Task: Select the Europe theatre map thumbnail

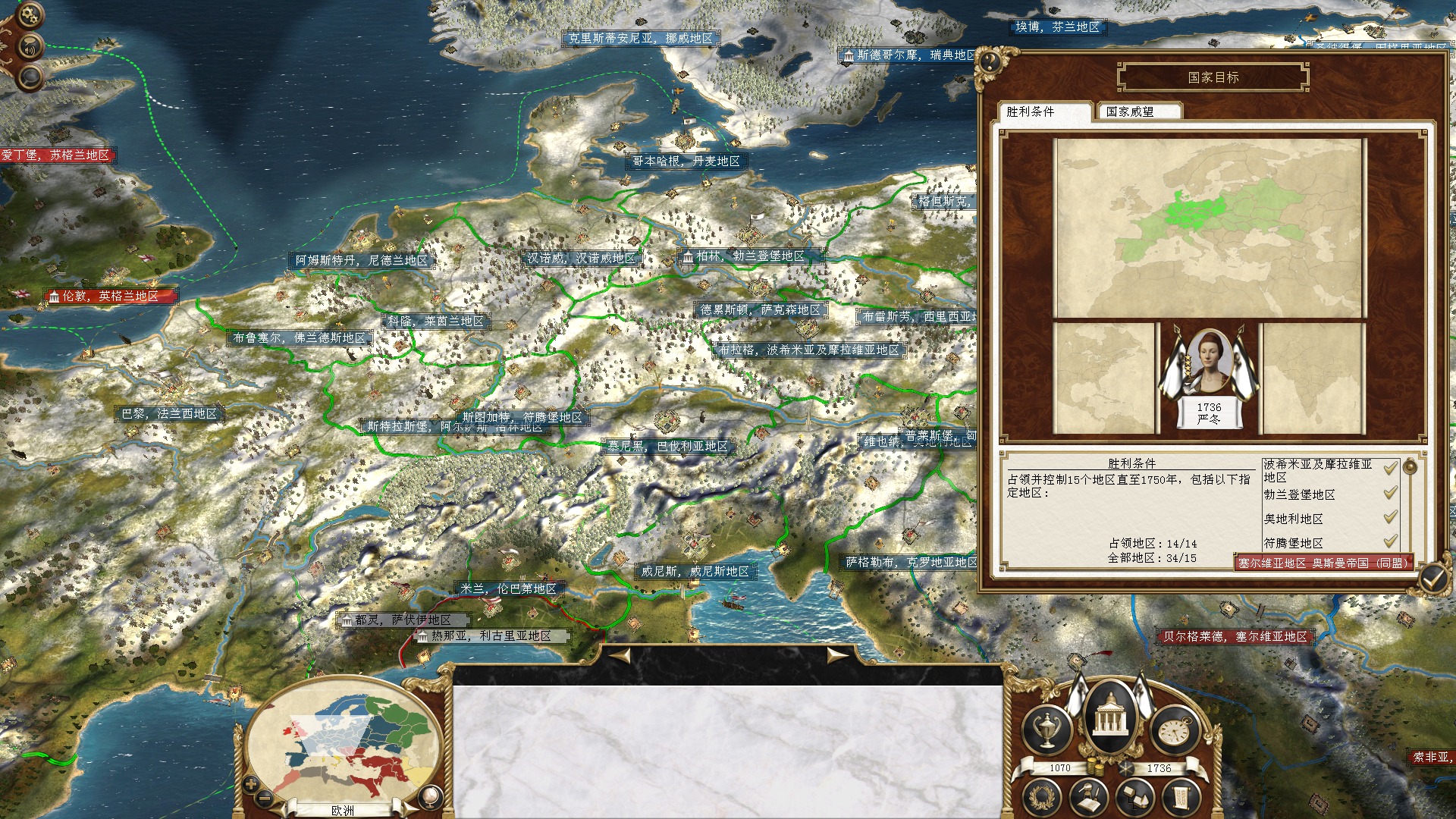Action: tap(1210, 227)
